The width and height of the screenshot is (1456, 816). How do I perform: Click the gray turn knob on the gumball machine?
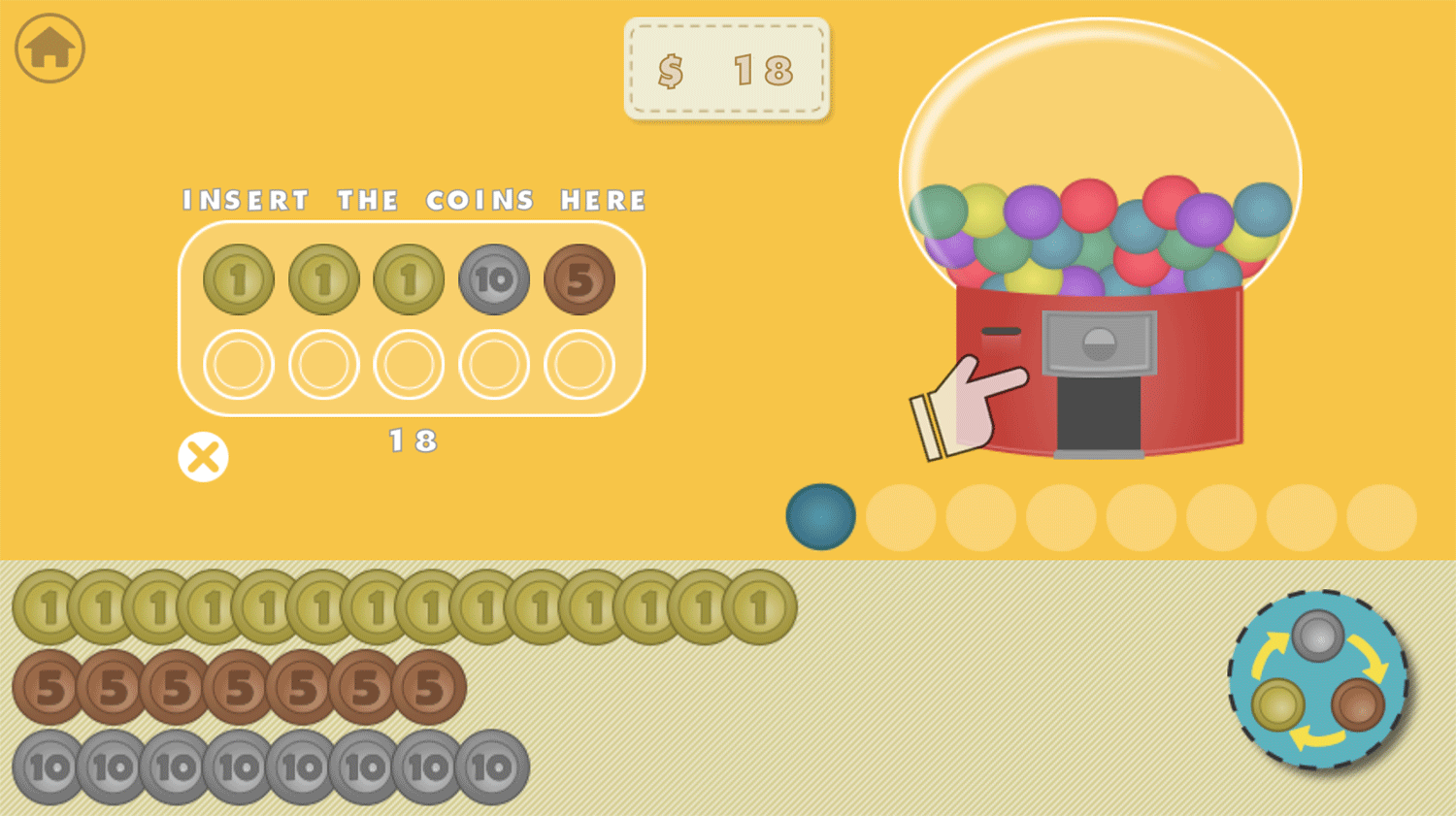pos(1098,343)
